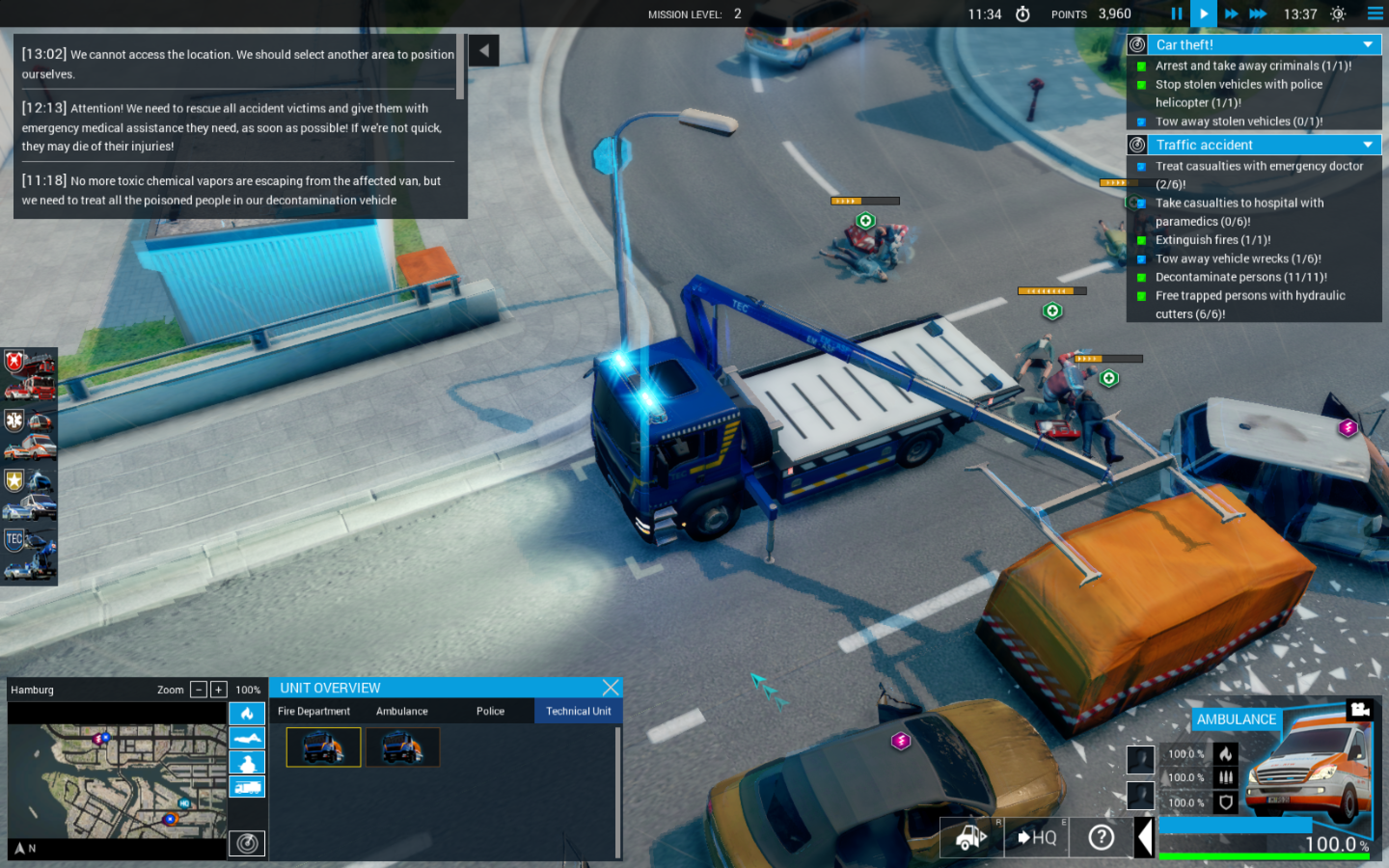Viewport: 1389px width, 868px height.
Task: Select the Technical Unit tab
Action: pos(578,711)
